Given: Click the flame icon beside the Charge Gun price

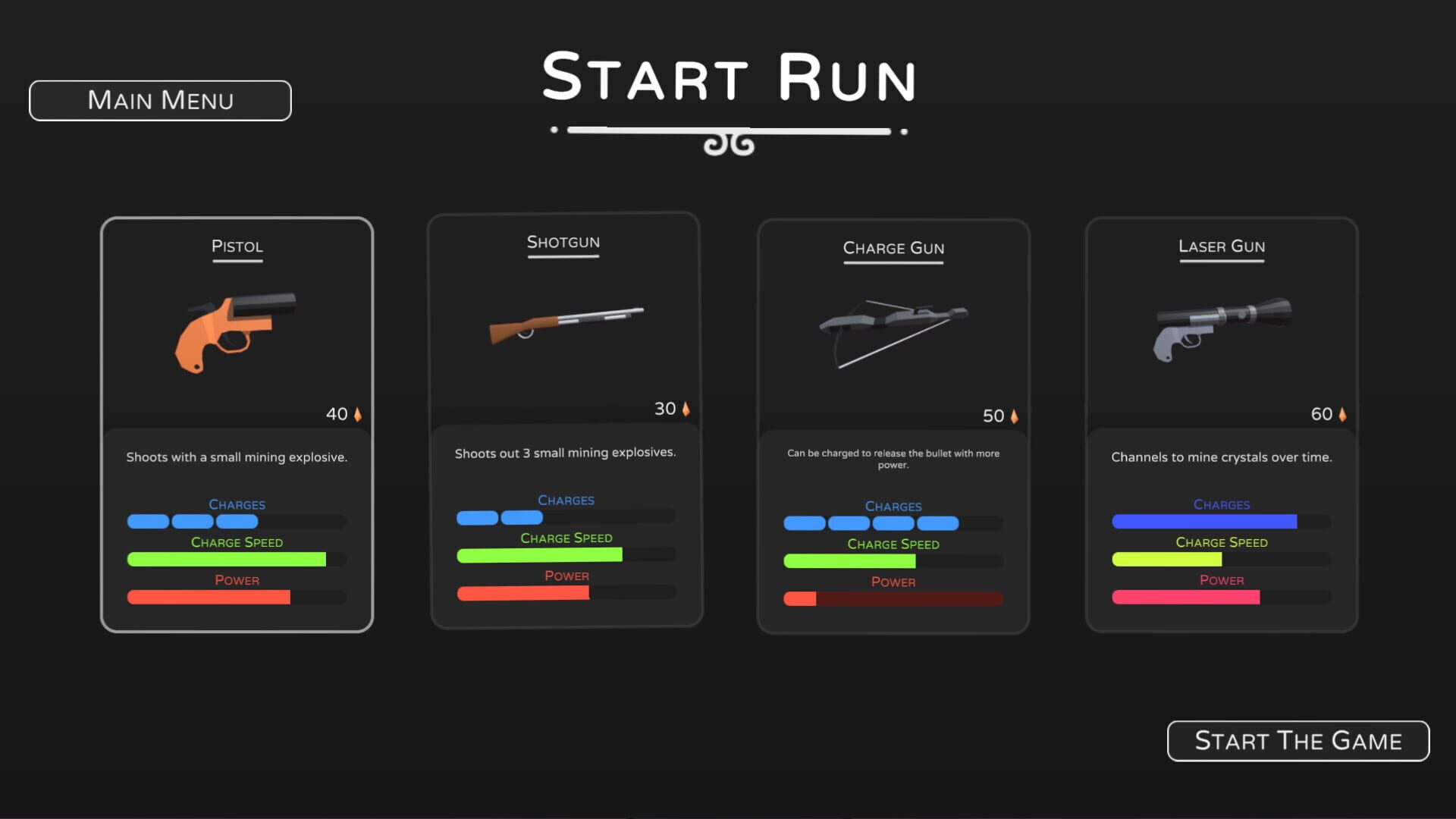Looking at the screenshot, I should [1014, 416].
